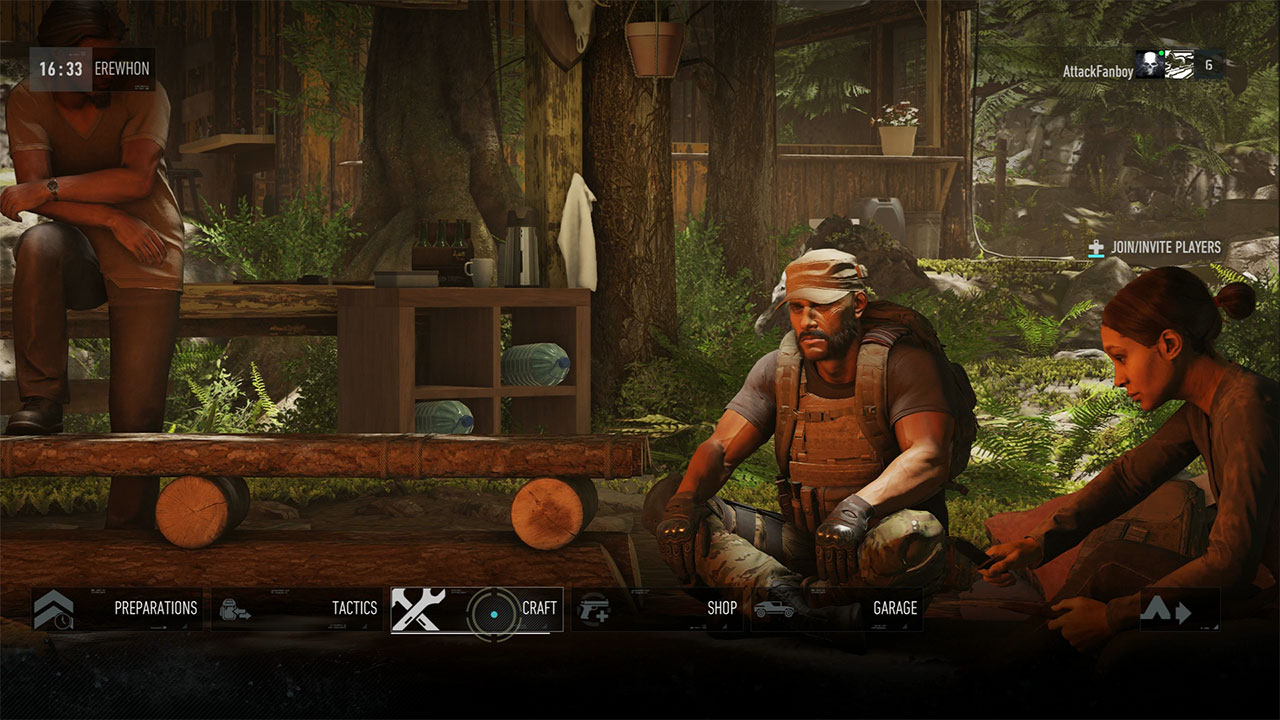
Task: Click the kneeling soldier Tactics icon
Action: tap(235, 608)
